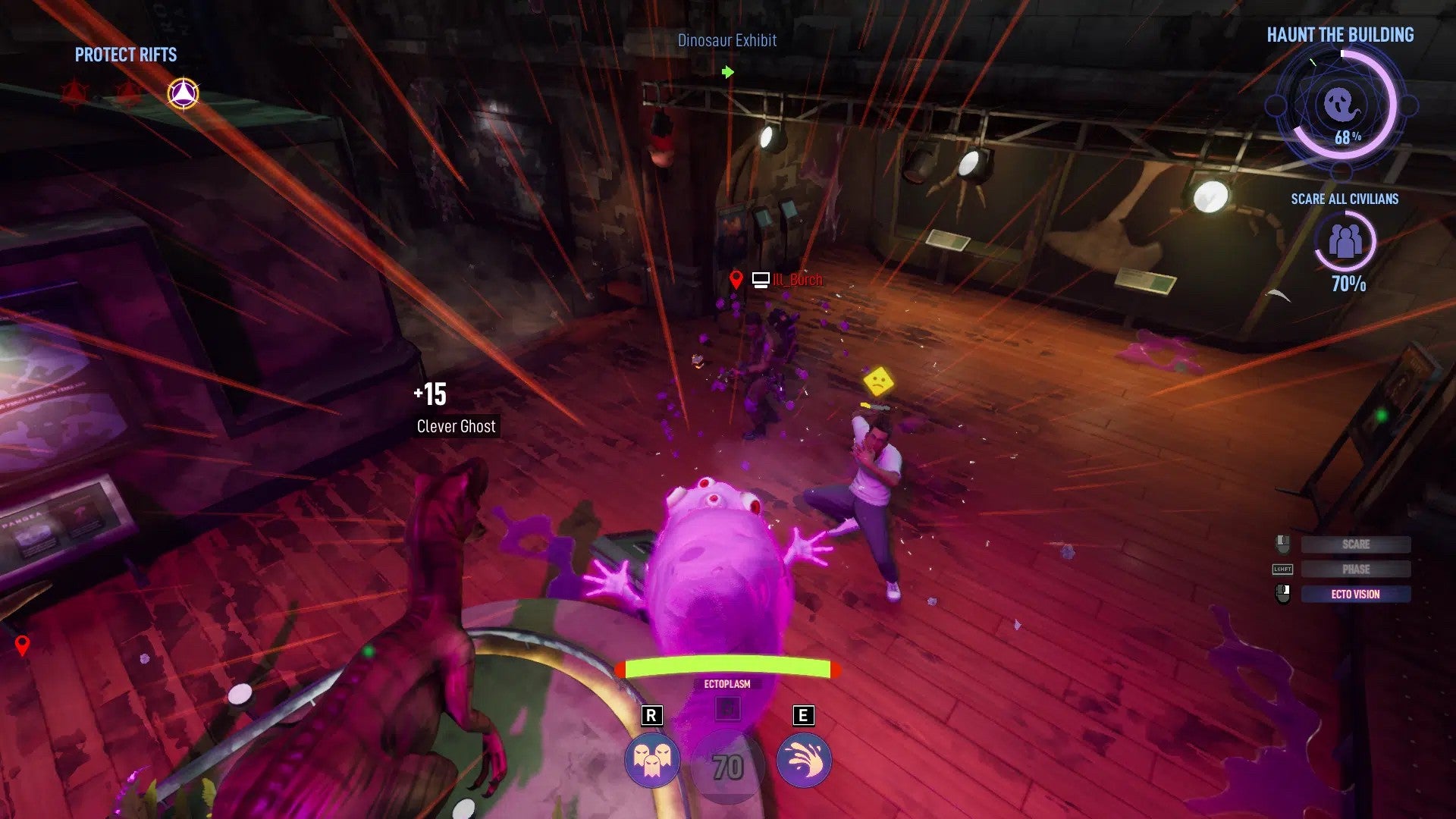Click the ghost icon inside the Haunt gauge
Image resolution: width=1456 pixels, height=819 pixels.
point(1342,104)
